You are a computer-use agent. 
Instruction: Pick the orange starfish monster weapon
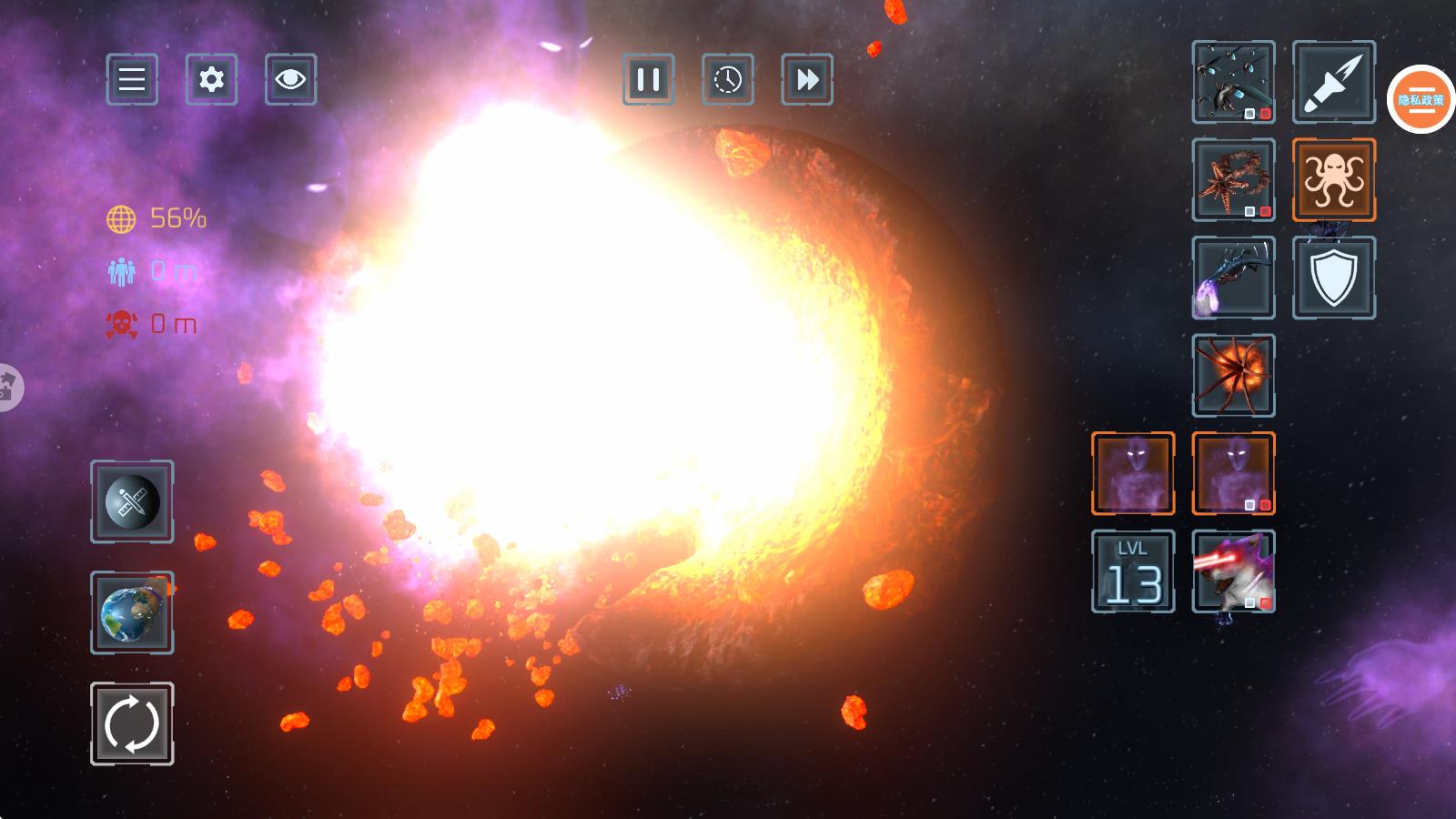tap(1233, 179)
